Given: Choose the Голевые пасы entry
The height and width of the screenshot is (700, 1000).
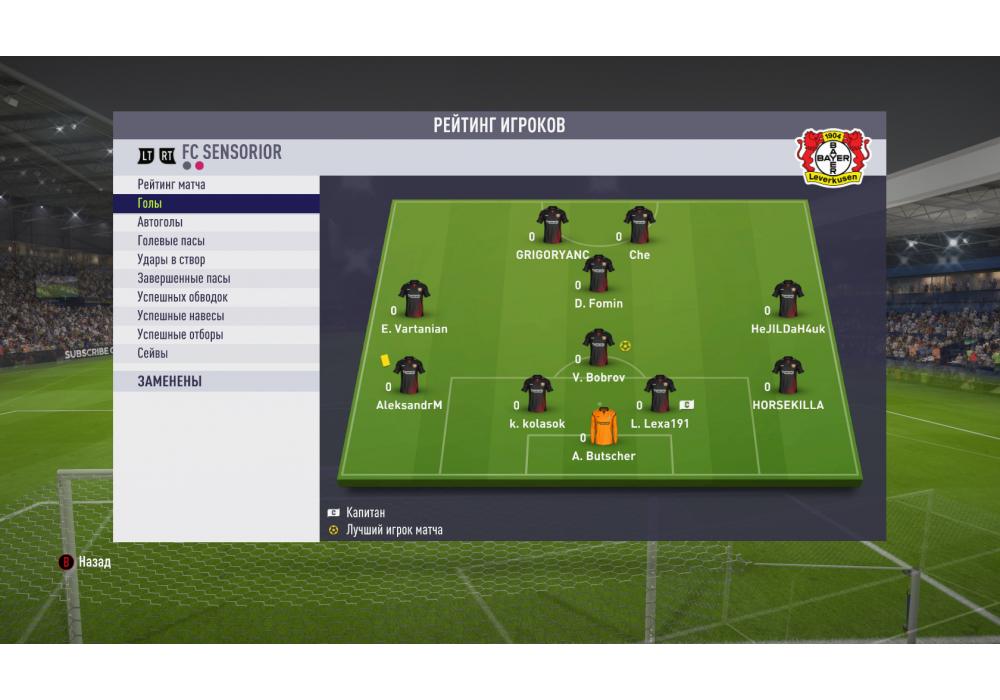Looking at the screenshot, I should 216,241.
